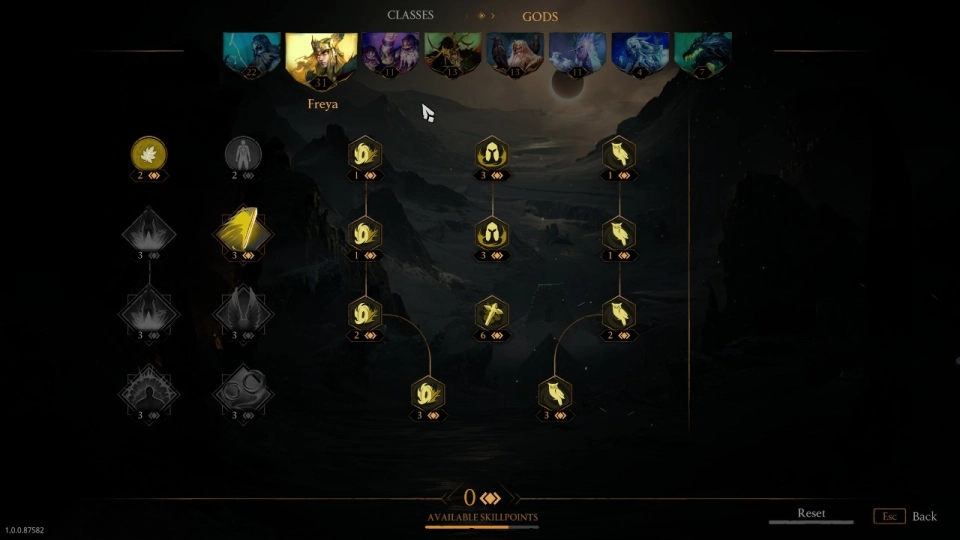This screenshot has height=540, width=960.
Task: Choose the golden owl node costing 2
Action: [619, 313]
